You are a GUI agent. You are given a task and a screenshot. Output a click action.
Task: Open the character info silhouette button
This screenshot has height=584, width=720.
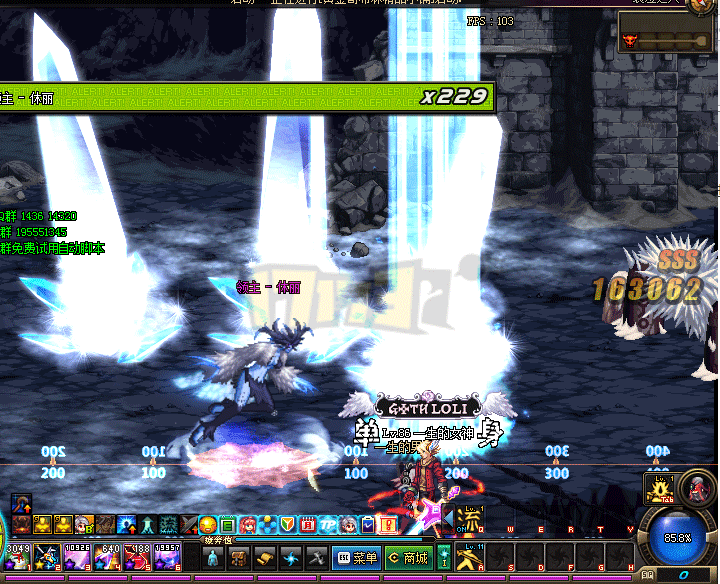213,558
